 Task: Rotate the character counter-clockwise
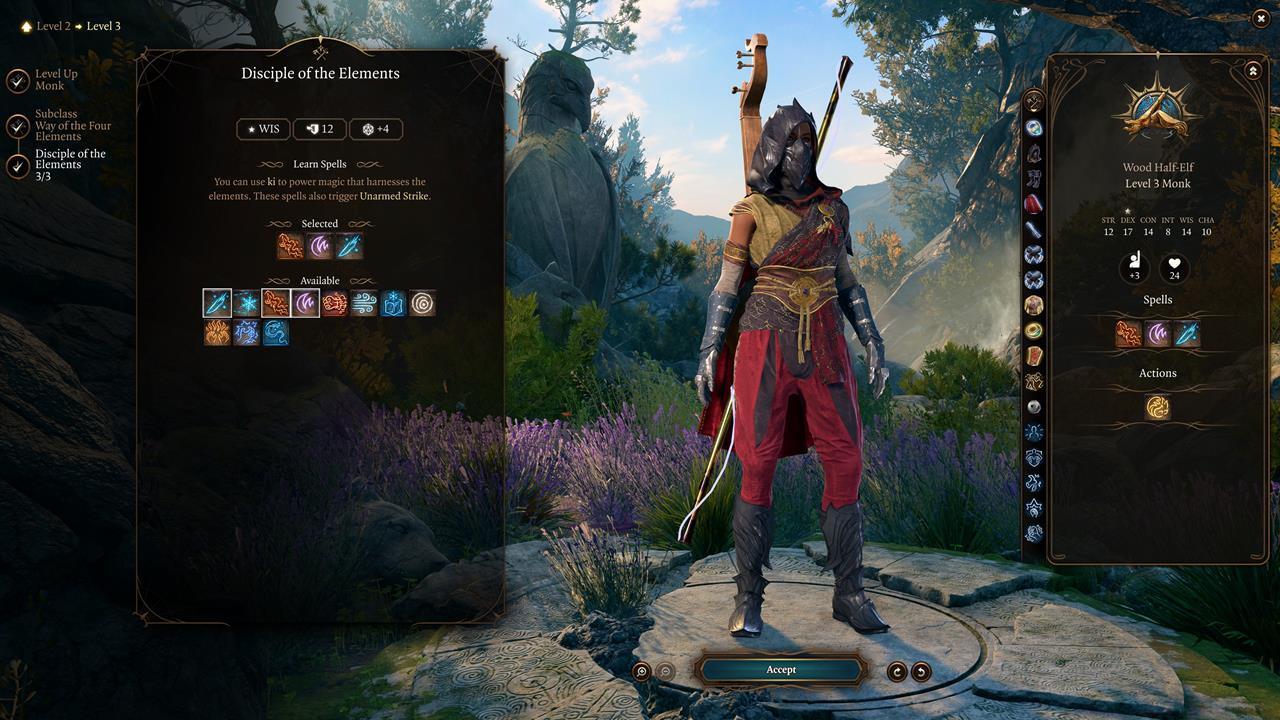pyautogui.click(x=921, y=671)
